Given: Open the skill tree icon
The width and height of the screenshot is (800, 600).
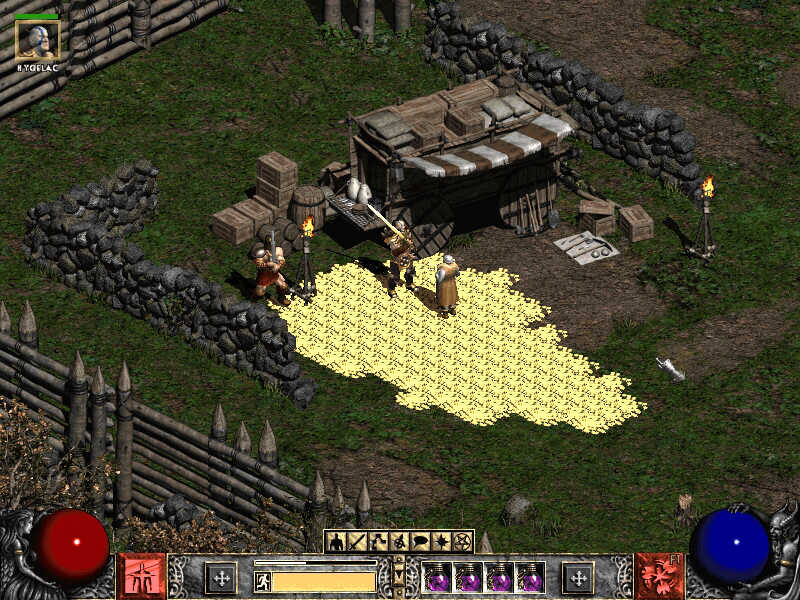Looking at the screenshot, I should [x=379, y=541].
